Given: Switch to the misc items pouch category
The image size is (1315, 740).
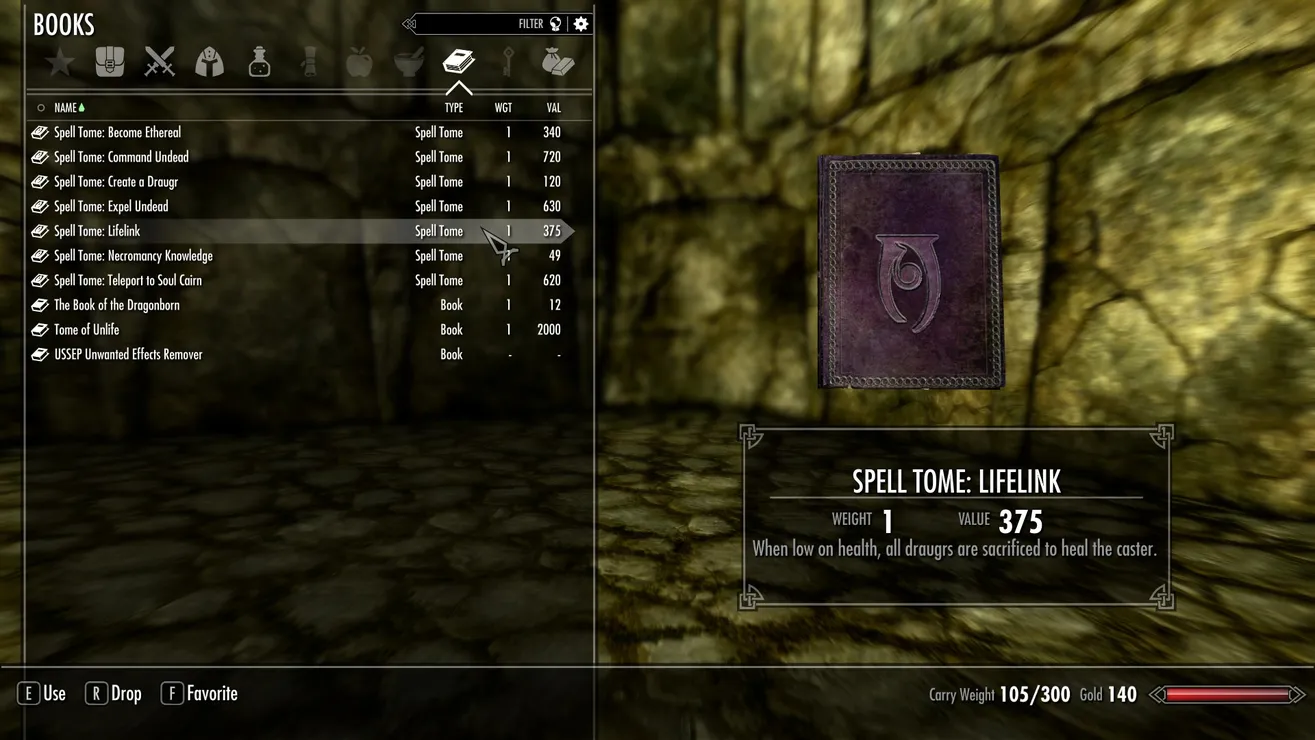Looking at the screenshot, I should point(557,63).
